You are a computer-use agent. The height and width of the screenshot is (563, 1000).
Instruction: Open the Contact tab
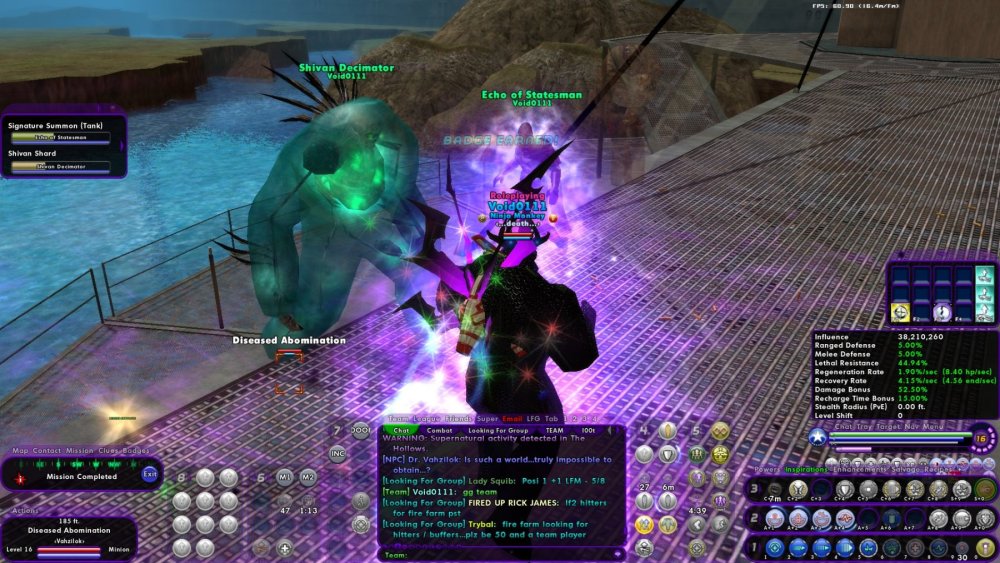click(x=48, y=451)
